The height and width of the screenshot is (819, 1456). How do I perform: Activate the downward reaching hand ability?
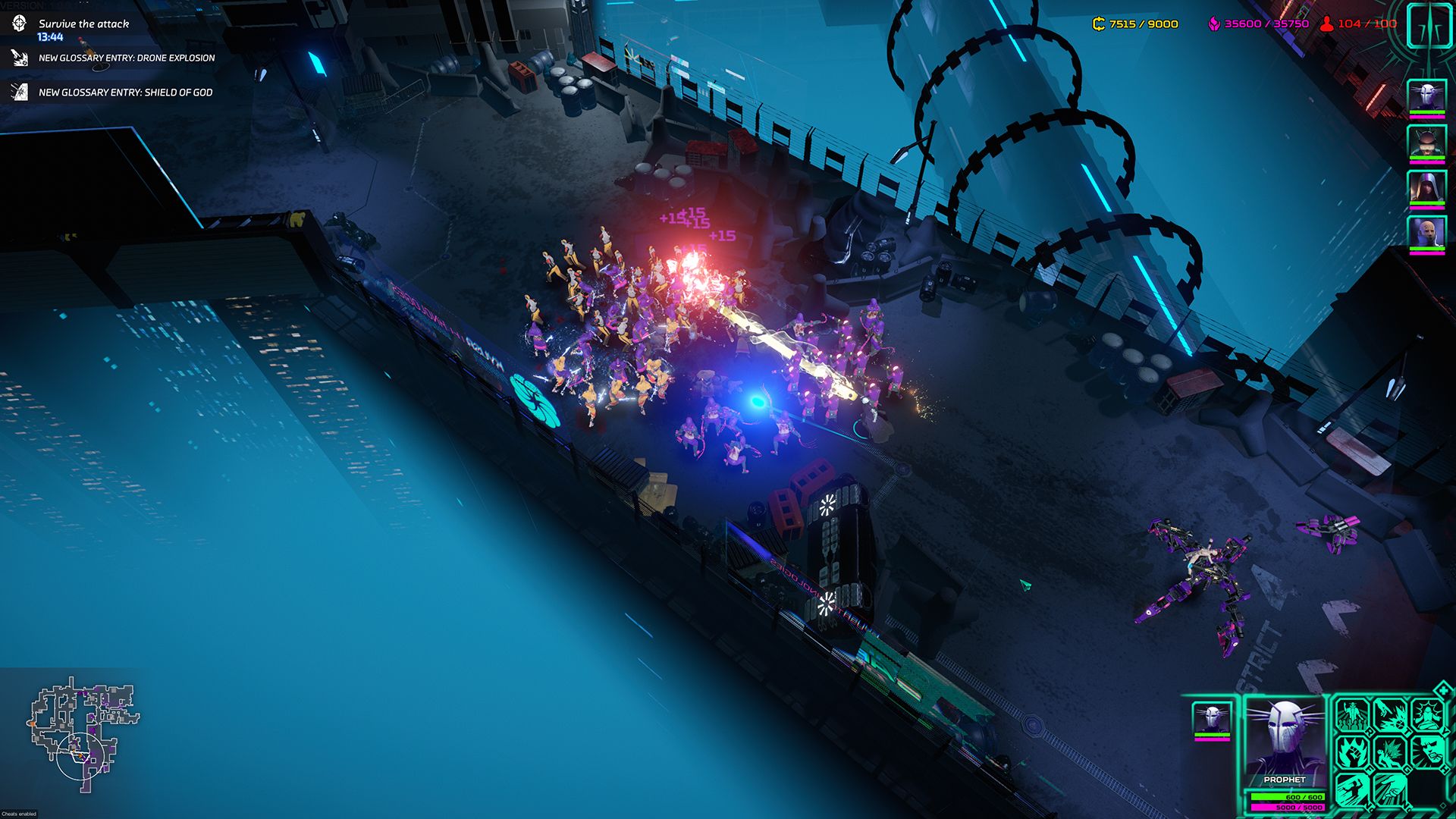pyautogui.click(x=1389, y=789)
